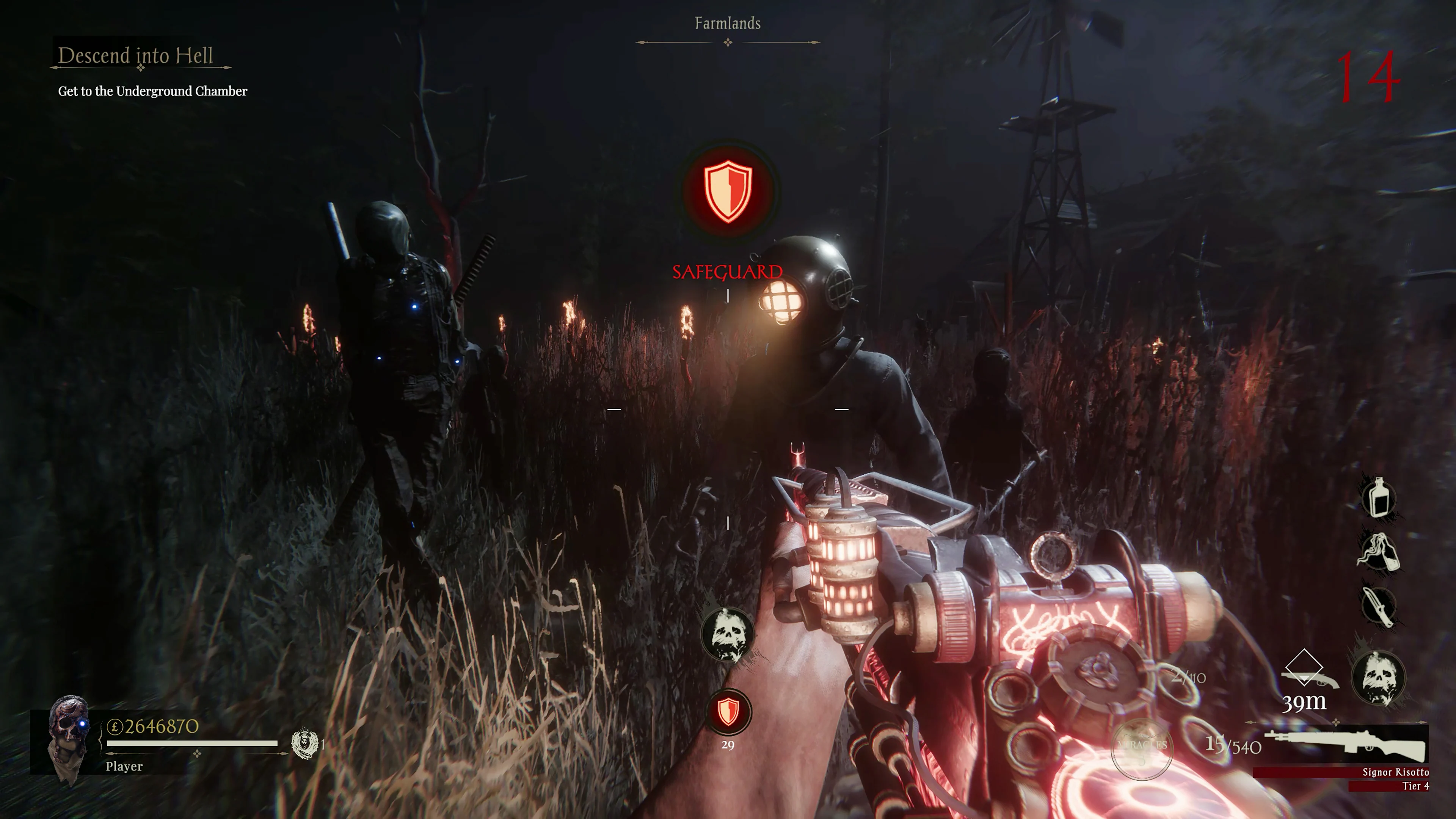
Task: Open the Farmlands area title
Action: pyautogui.click(x=728, y=24)
